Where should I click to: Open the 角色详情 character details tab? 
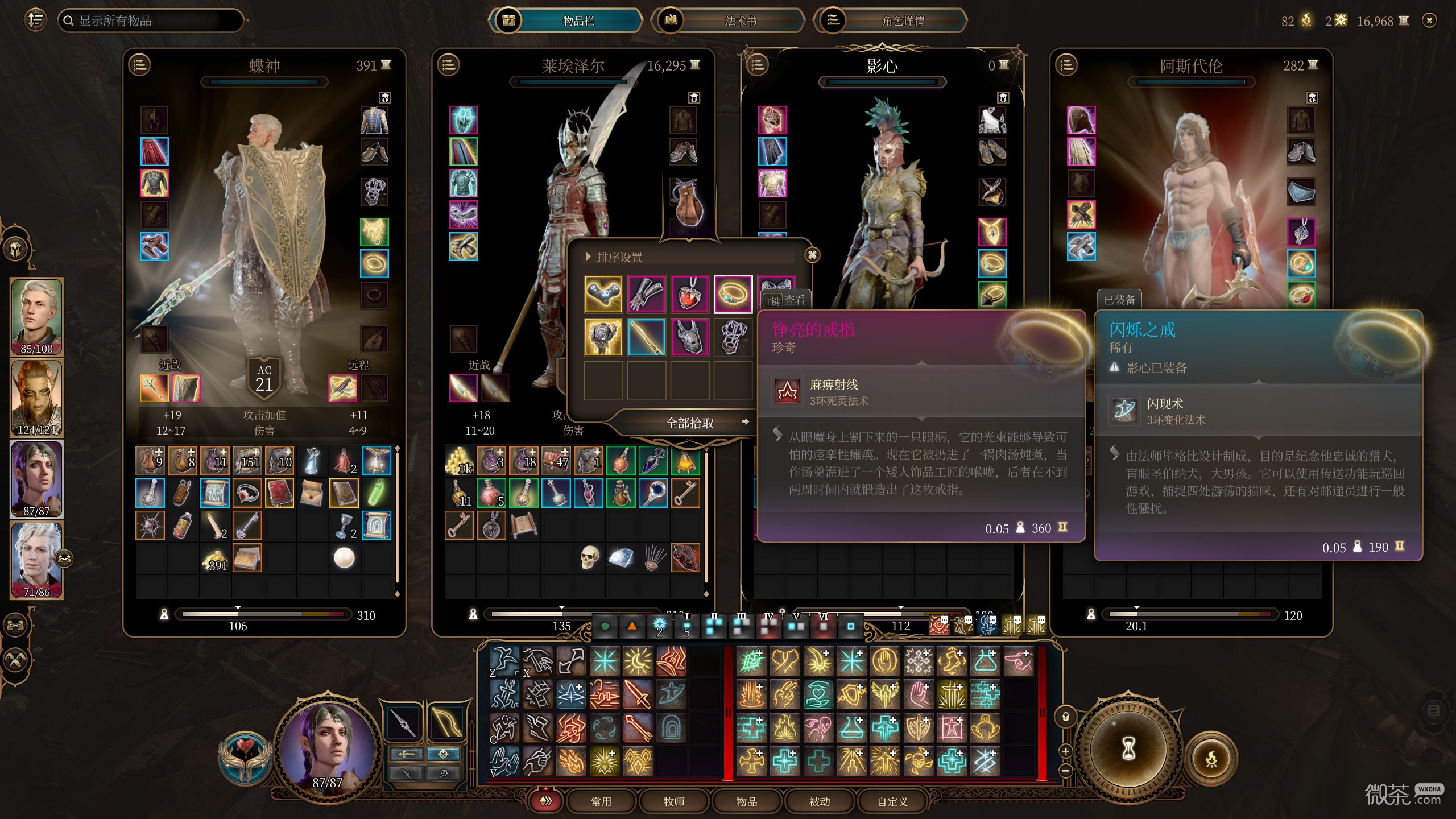(x=903, y=21)
